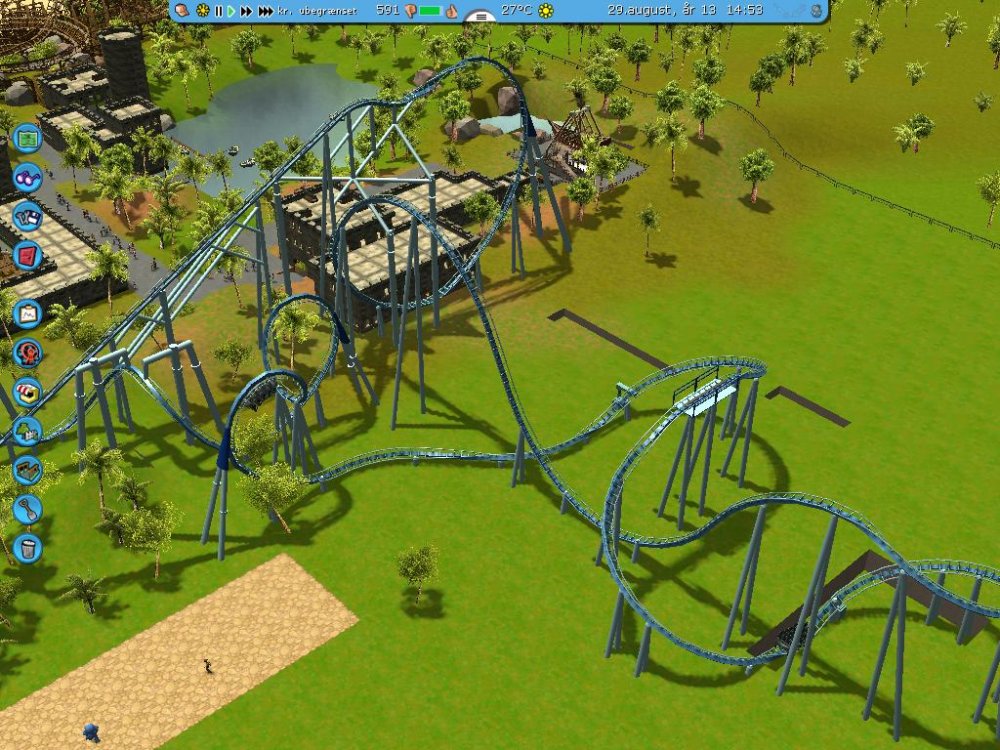Open the finances hand icon
This screenshot has height=750, width=1000.
point(183,10)
